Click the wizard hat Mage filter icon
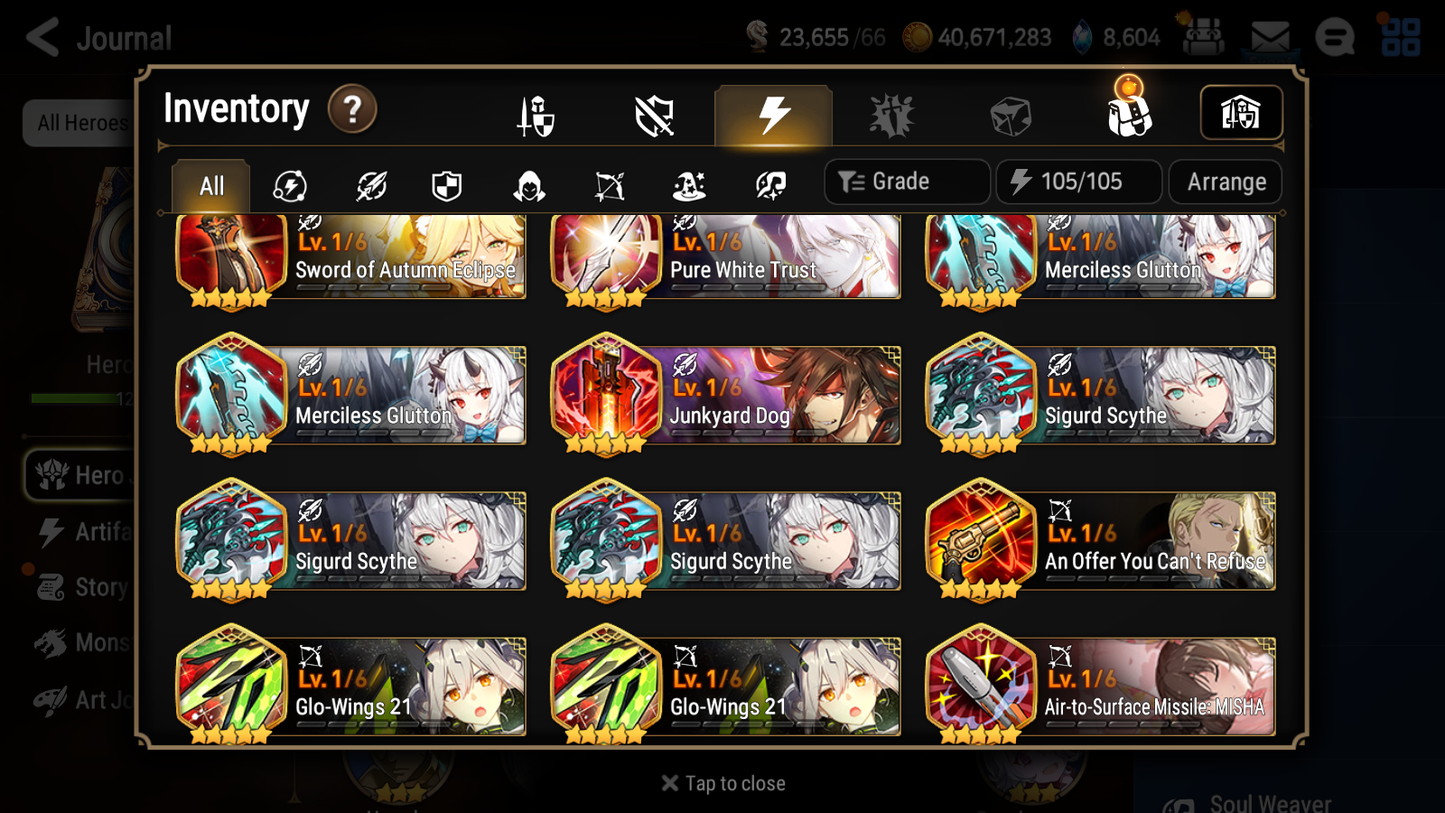The height and width of the screenshot is (813, 1445). [688, 182]
